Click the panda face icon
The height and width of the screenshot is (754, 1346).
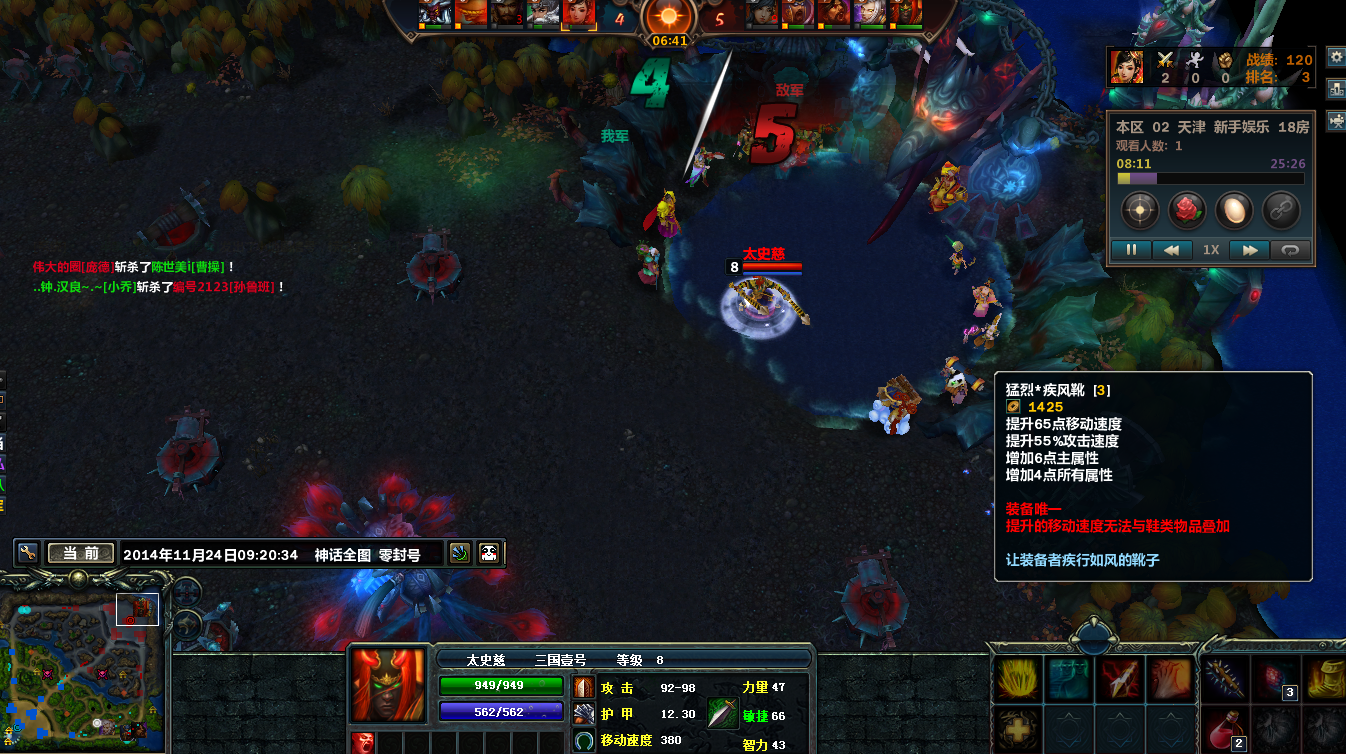coord(489,553)
